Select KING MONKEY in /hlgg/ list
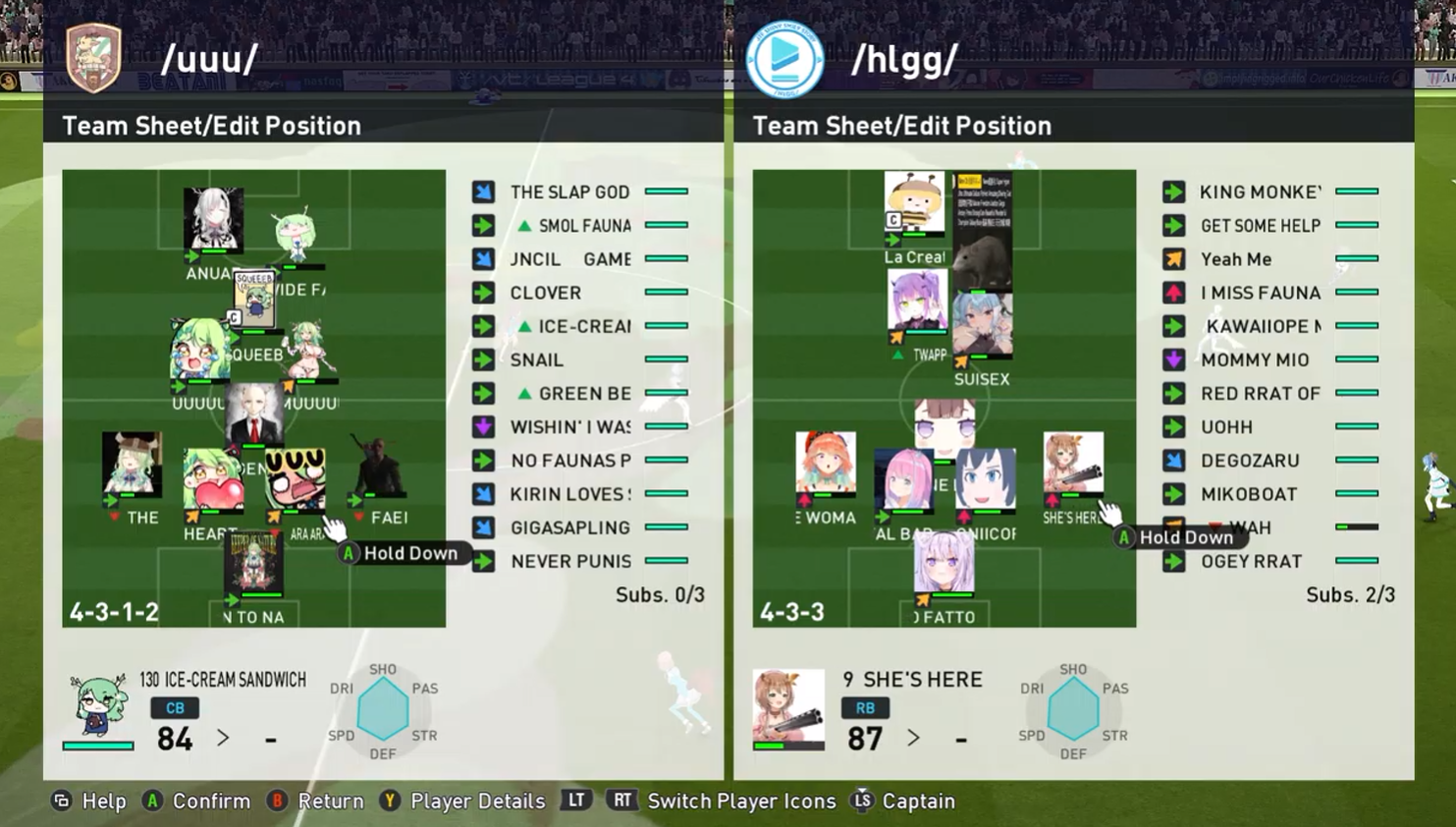 (1261, 193)
